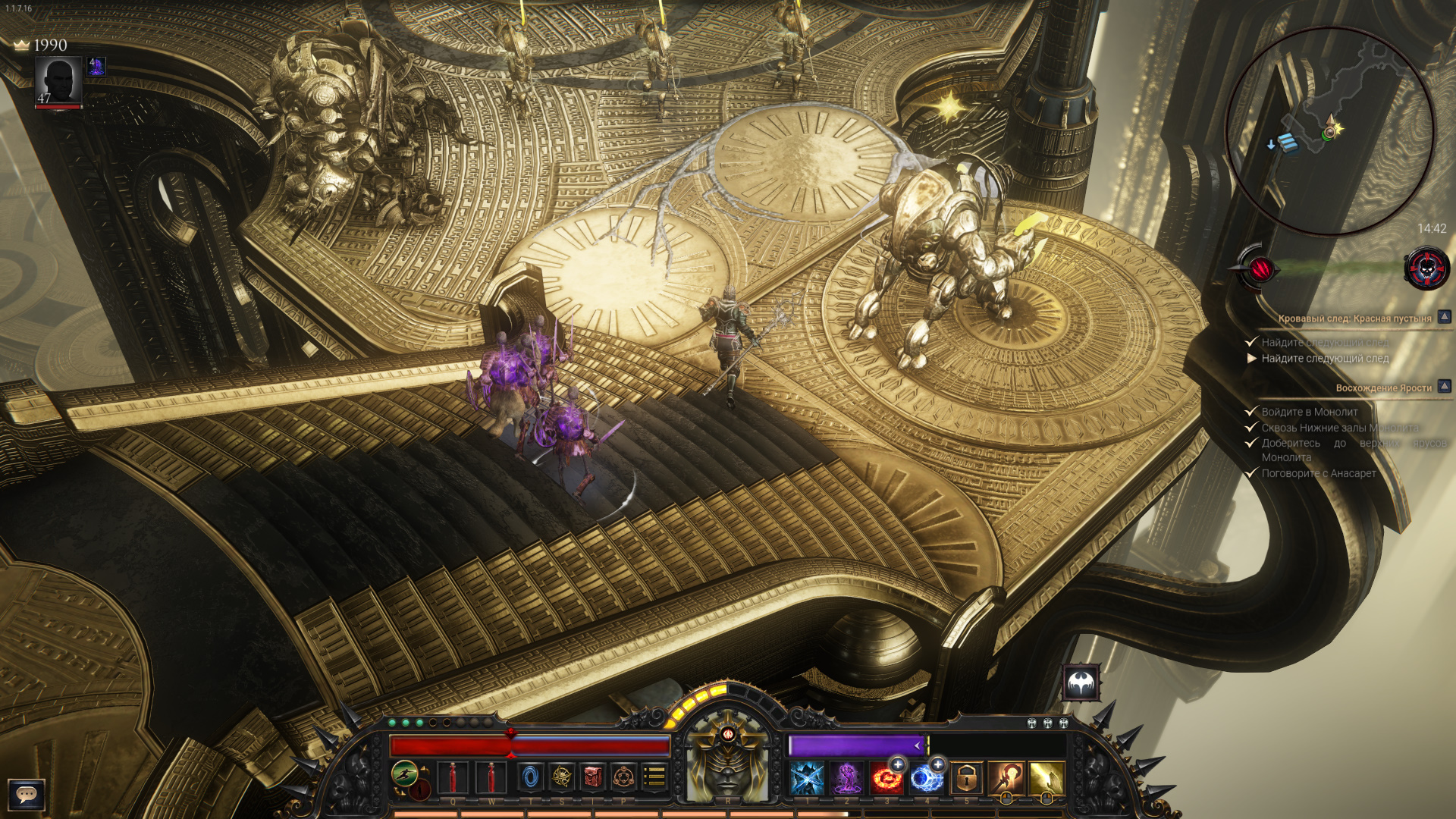Open the golden skill tree icon
Viewport: 1456px width, 819px height.
pyautogui.click(x=562, y=777)
